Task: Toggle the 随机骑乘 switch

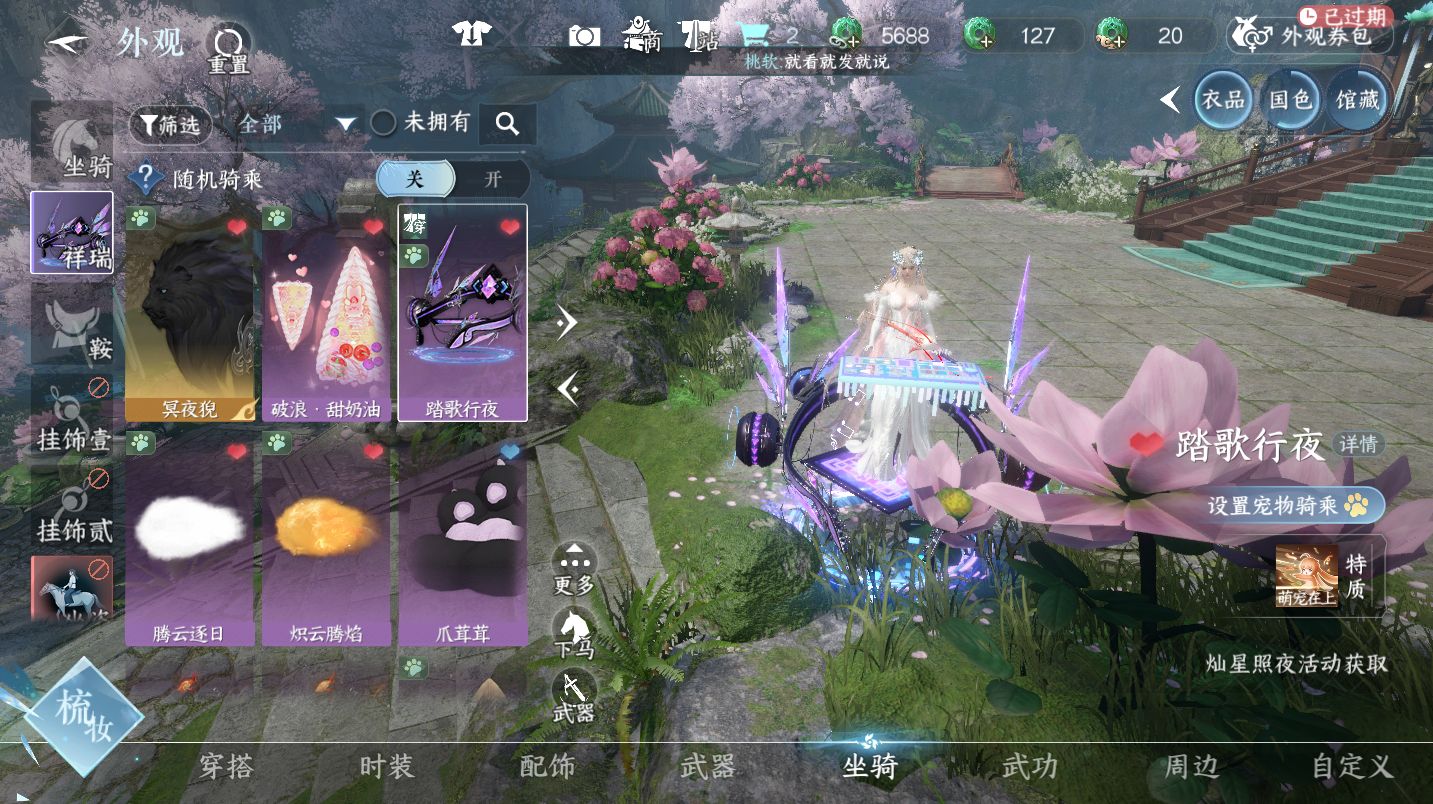Action: tap(453, 179)
